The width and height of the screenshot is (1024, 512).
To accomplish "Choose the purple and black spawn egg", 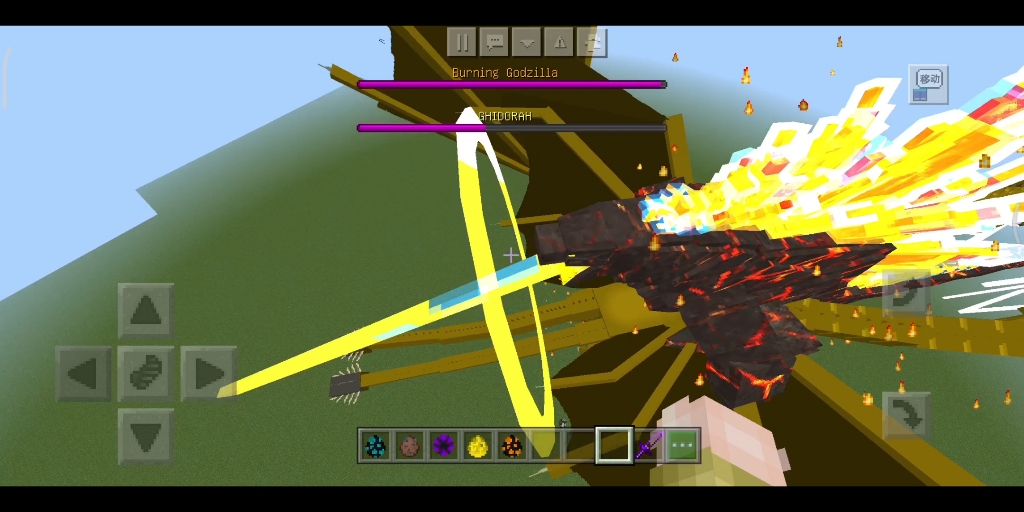I will [x=444, y=446].
